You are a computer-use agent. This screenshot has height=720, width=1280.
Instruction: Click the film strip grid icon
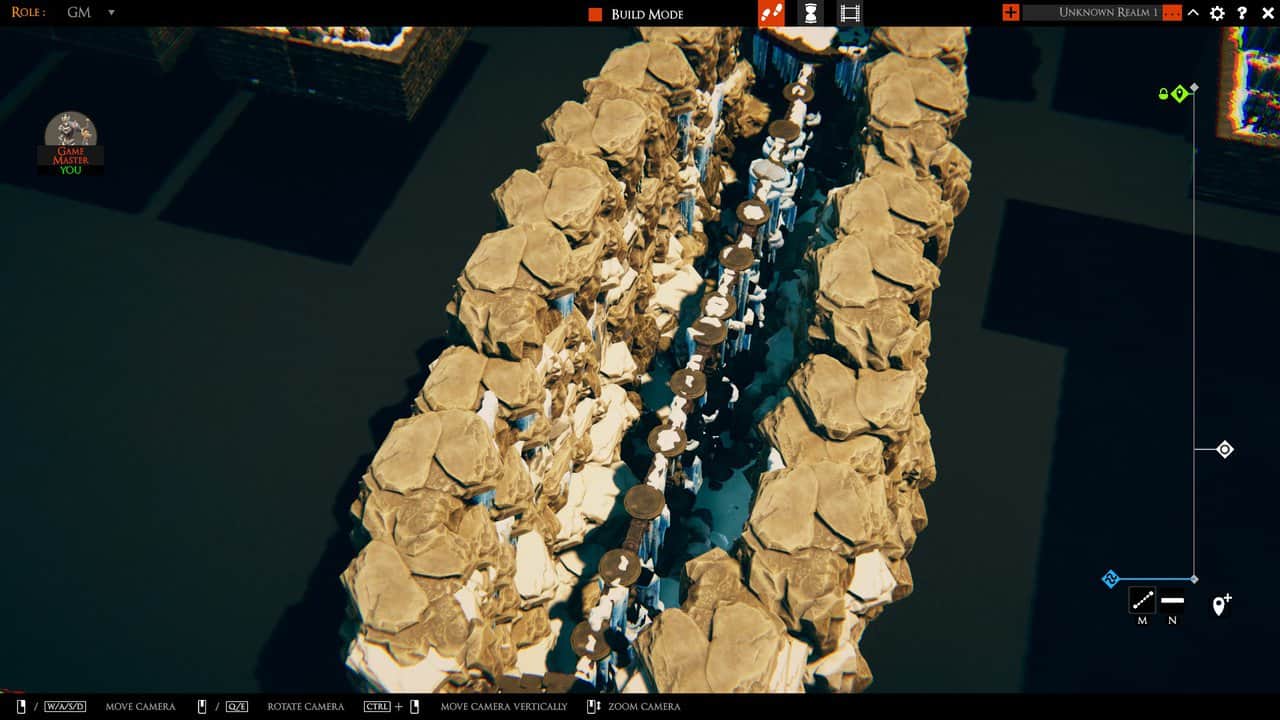pos(849,13)
